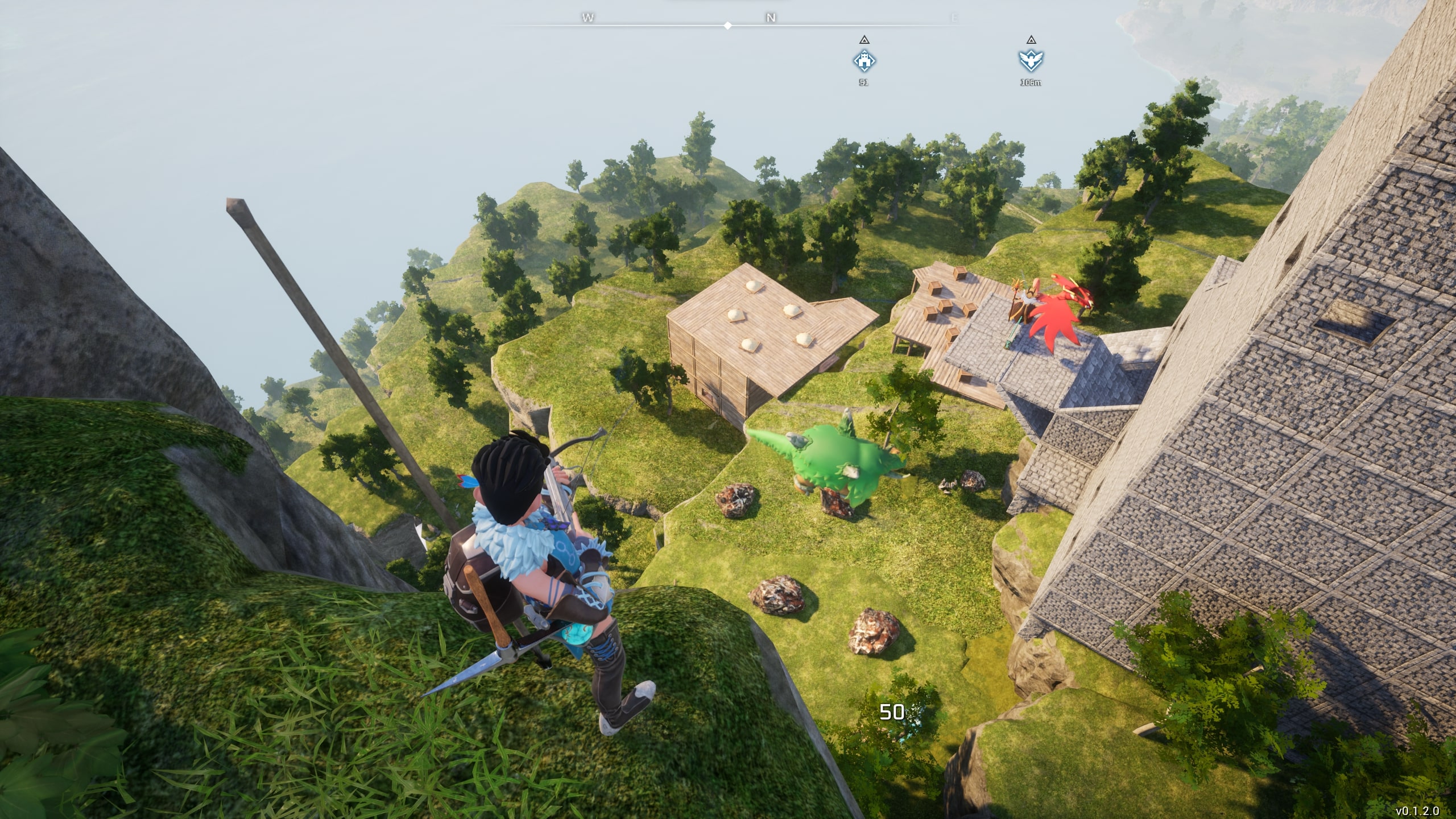Click the number 51 under the base marker
This screenshot has width=1456, height=819.
(863, 82)
